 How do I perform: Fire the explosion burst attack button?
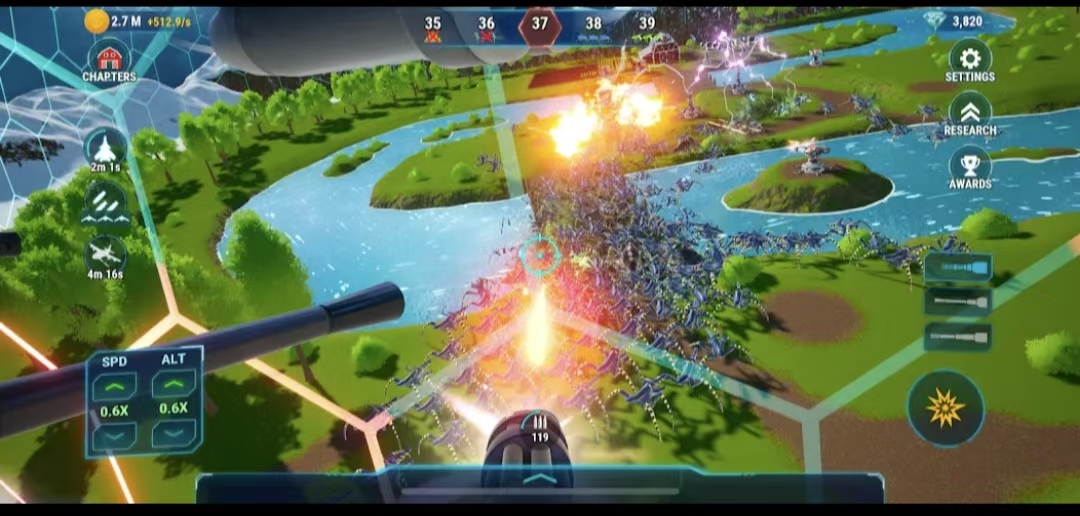click(x=945, y=408)
